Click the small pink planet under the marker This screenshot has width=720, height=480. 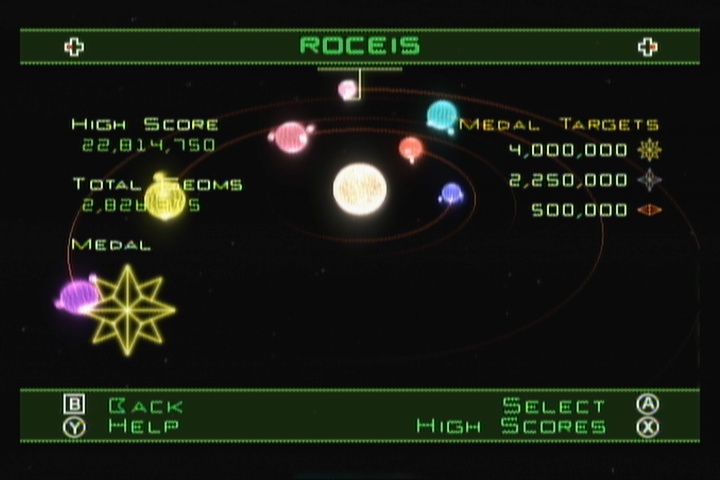pos(348,90)
